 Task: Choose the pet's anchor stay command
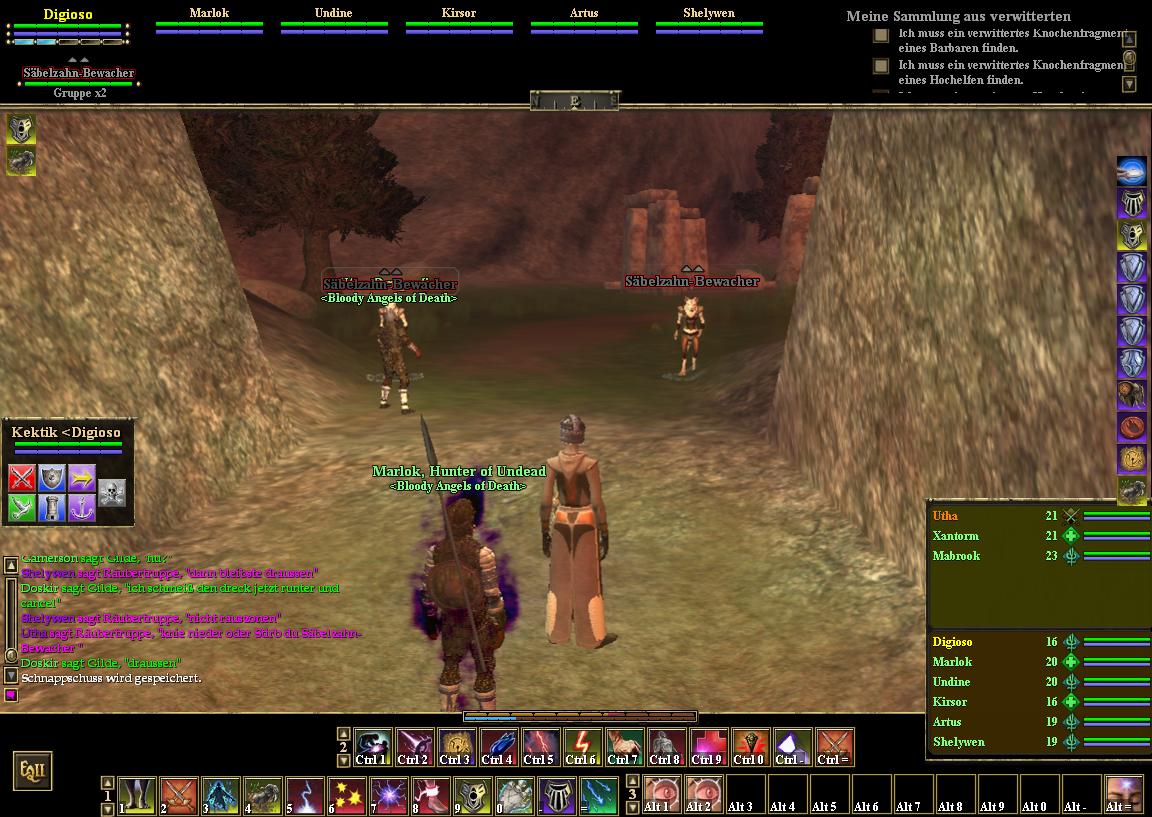pyautogui.click(x=82, y=508)
